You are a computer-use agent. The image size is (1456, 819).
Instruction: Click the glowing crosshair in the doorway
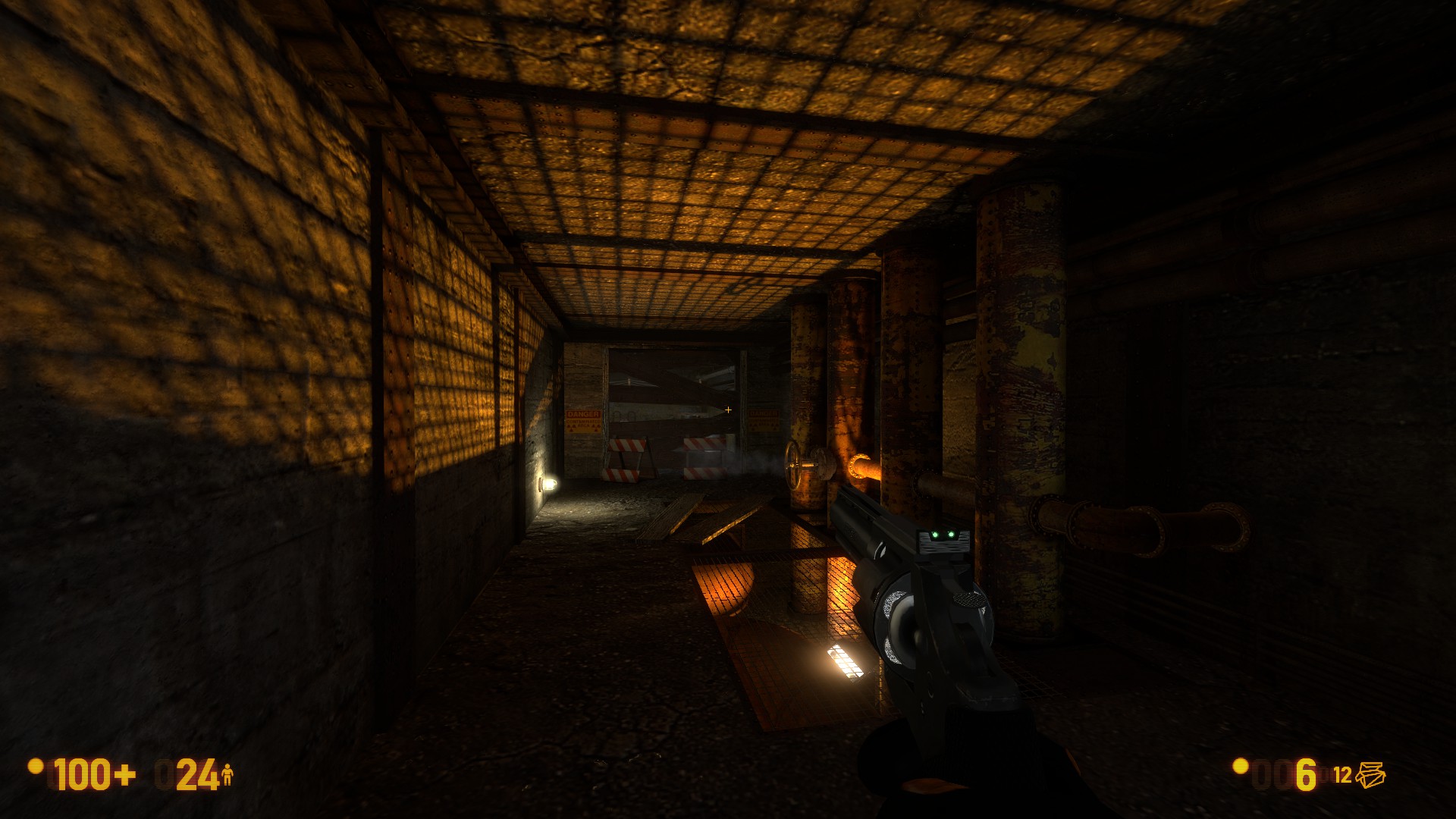[x=728, y=410]
